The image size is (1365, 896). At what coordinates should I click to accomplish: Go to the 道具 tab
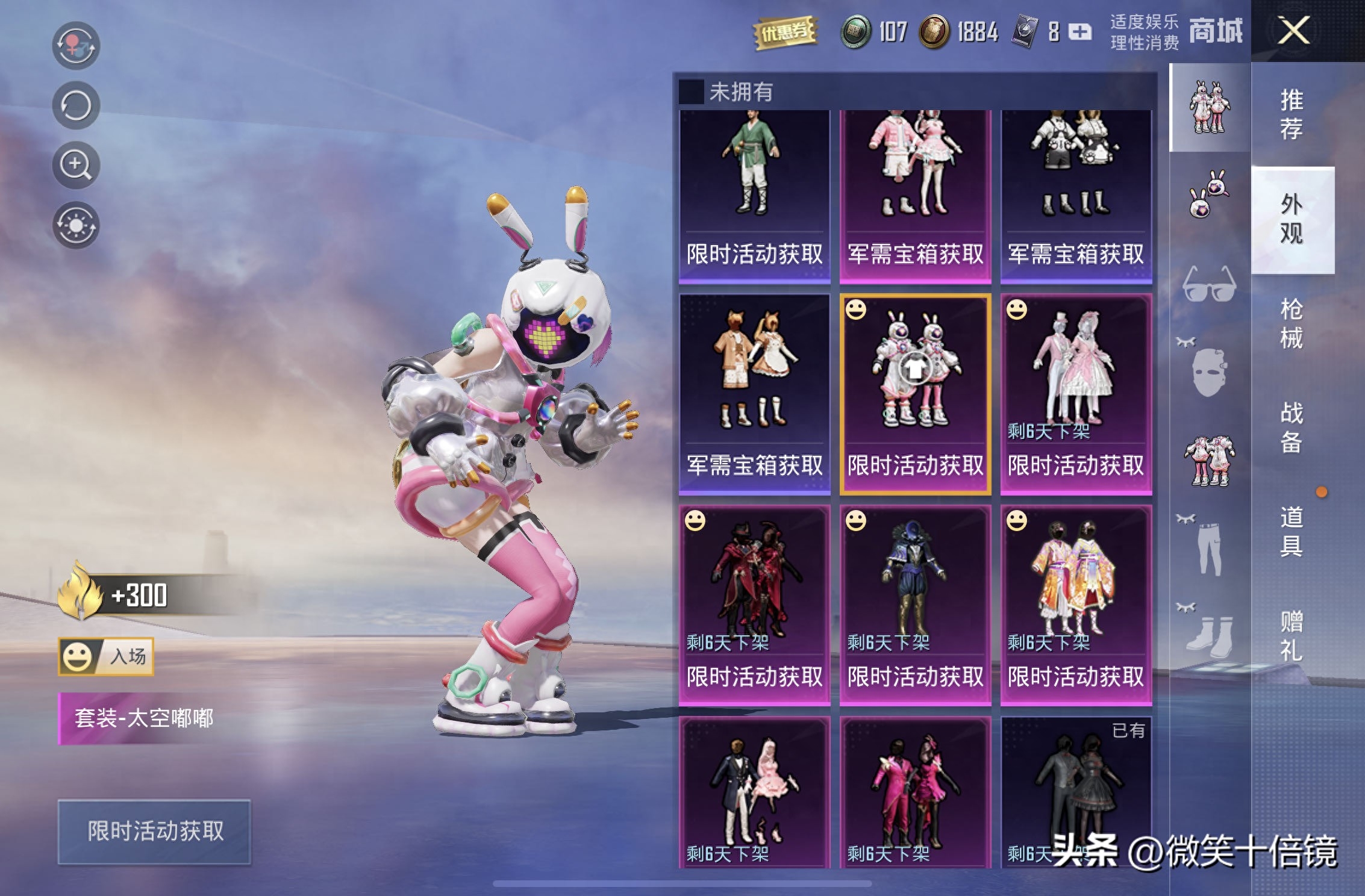1291,531
